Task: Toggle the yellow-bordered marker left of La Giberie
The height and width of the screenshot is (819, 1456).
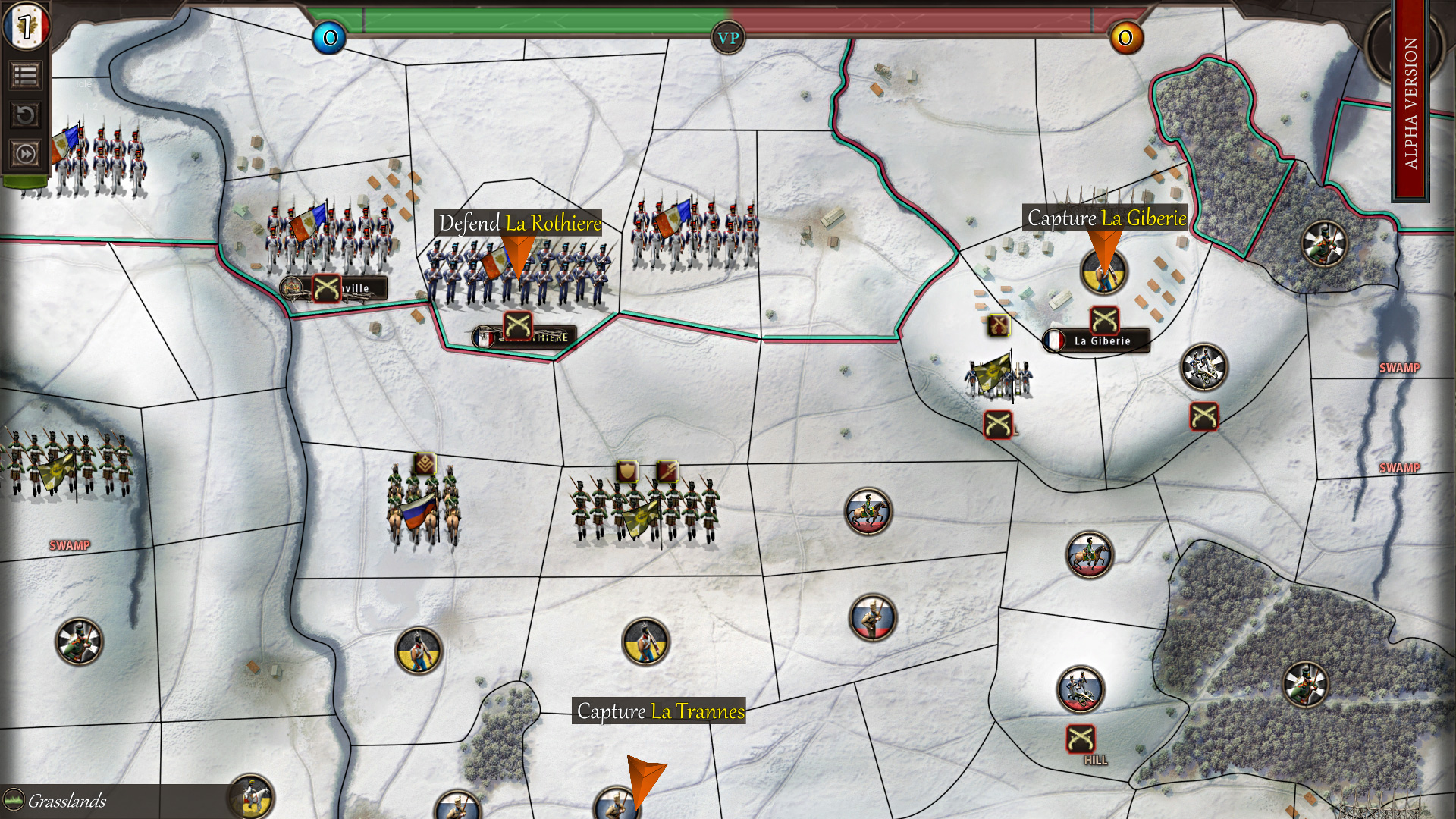Action: 999,324
